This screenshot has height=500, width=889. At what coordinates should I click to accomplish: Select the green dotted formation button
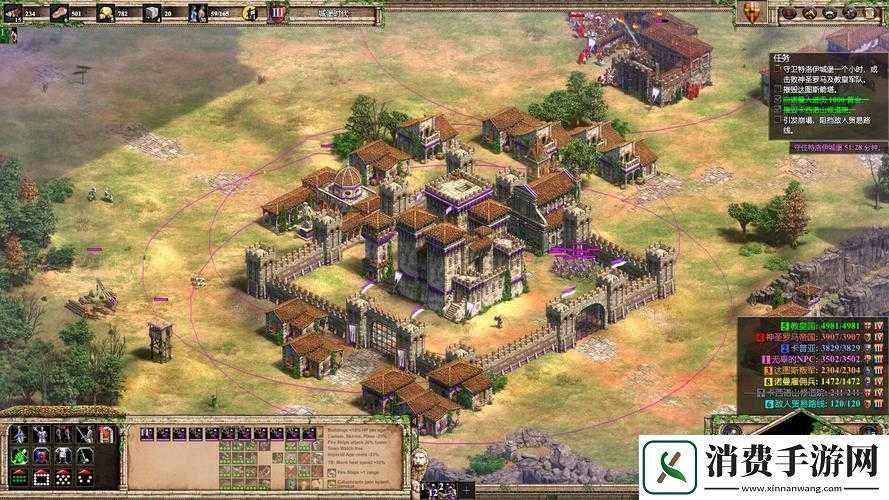(x=18, y=477)
